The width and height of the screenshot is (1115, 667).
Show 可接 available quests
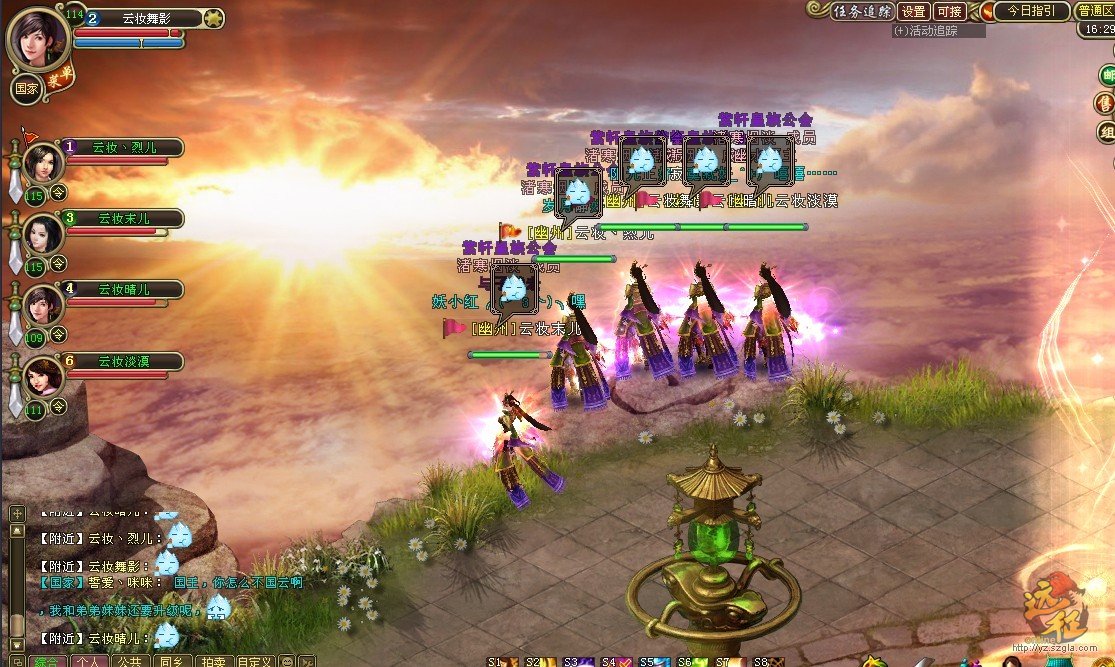(949, 11)
